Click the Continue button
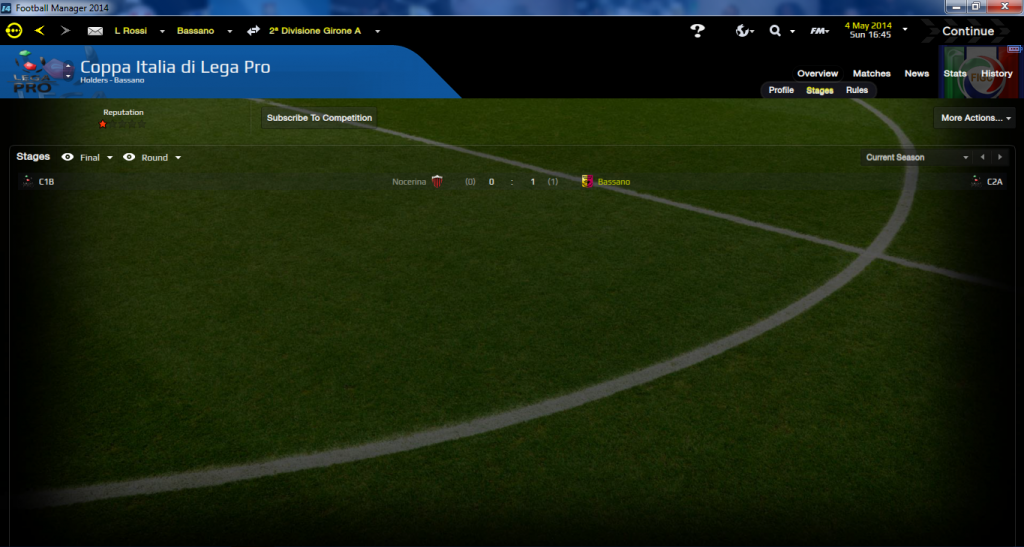Image resolution: width=1024 pixels, height=547 pixels. point(967,31)
